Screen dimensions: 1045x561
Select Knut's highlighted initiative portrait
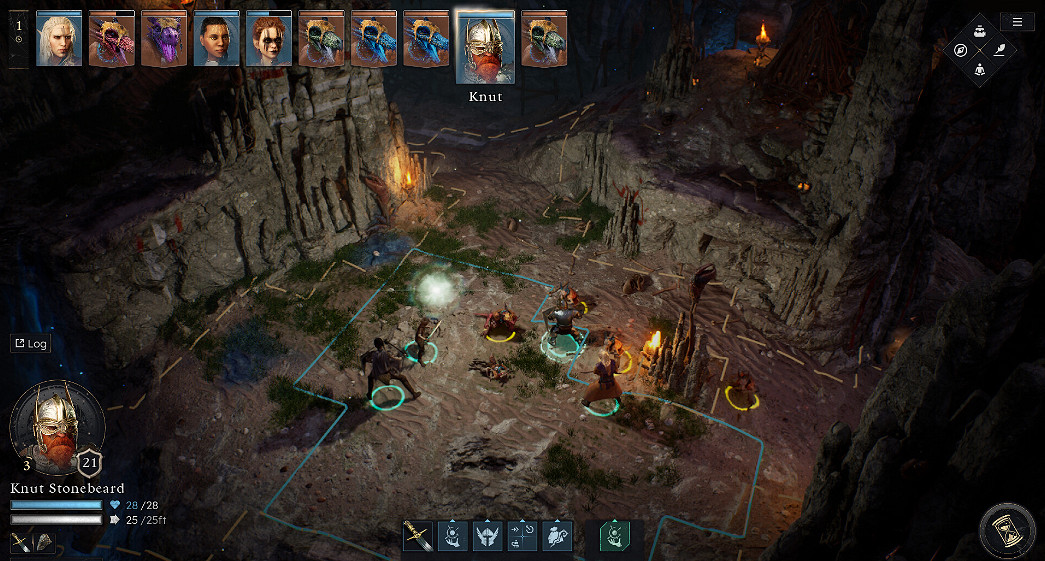tap(485, 46)
